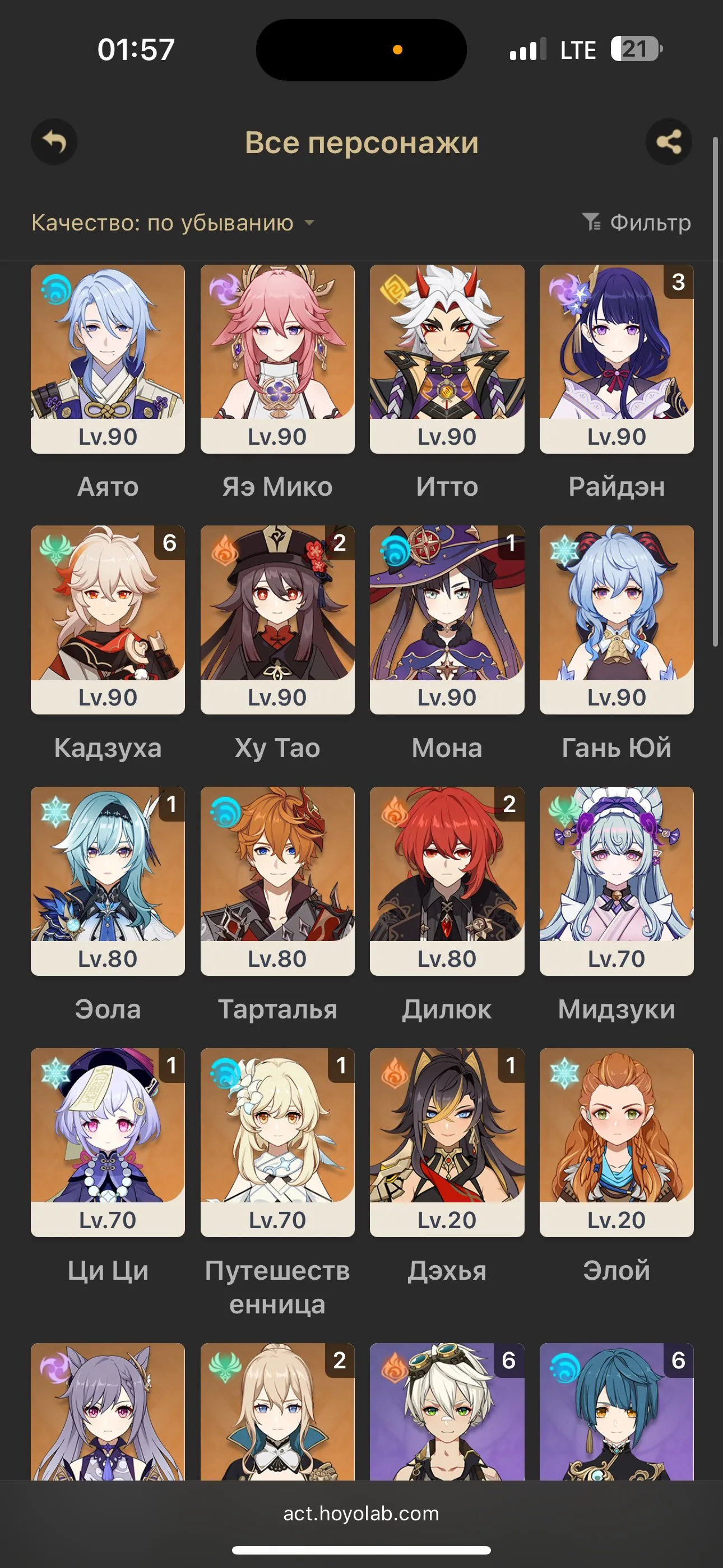Viewport: 723px width, 1568px height.
Task: Tap the Фильтр button
Action: [x=649, y=223]
